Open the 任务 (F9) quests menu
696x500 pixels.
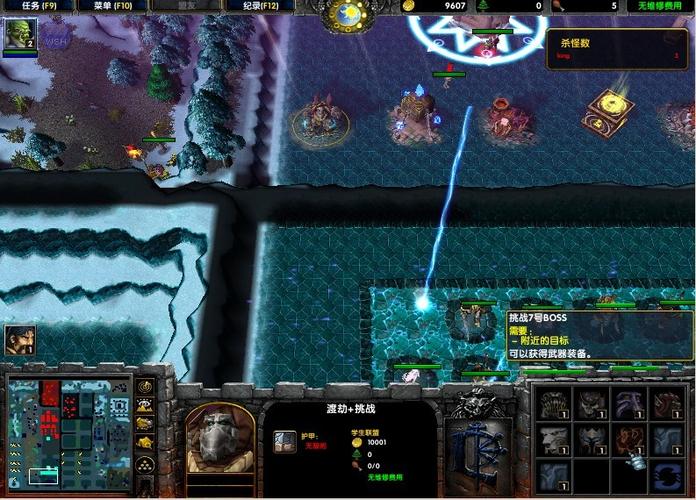(x=33, y=6)
